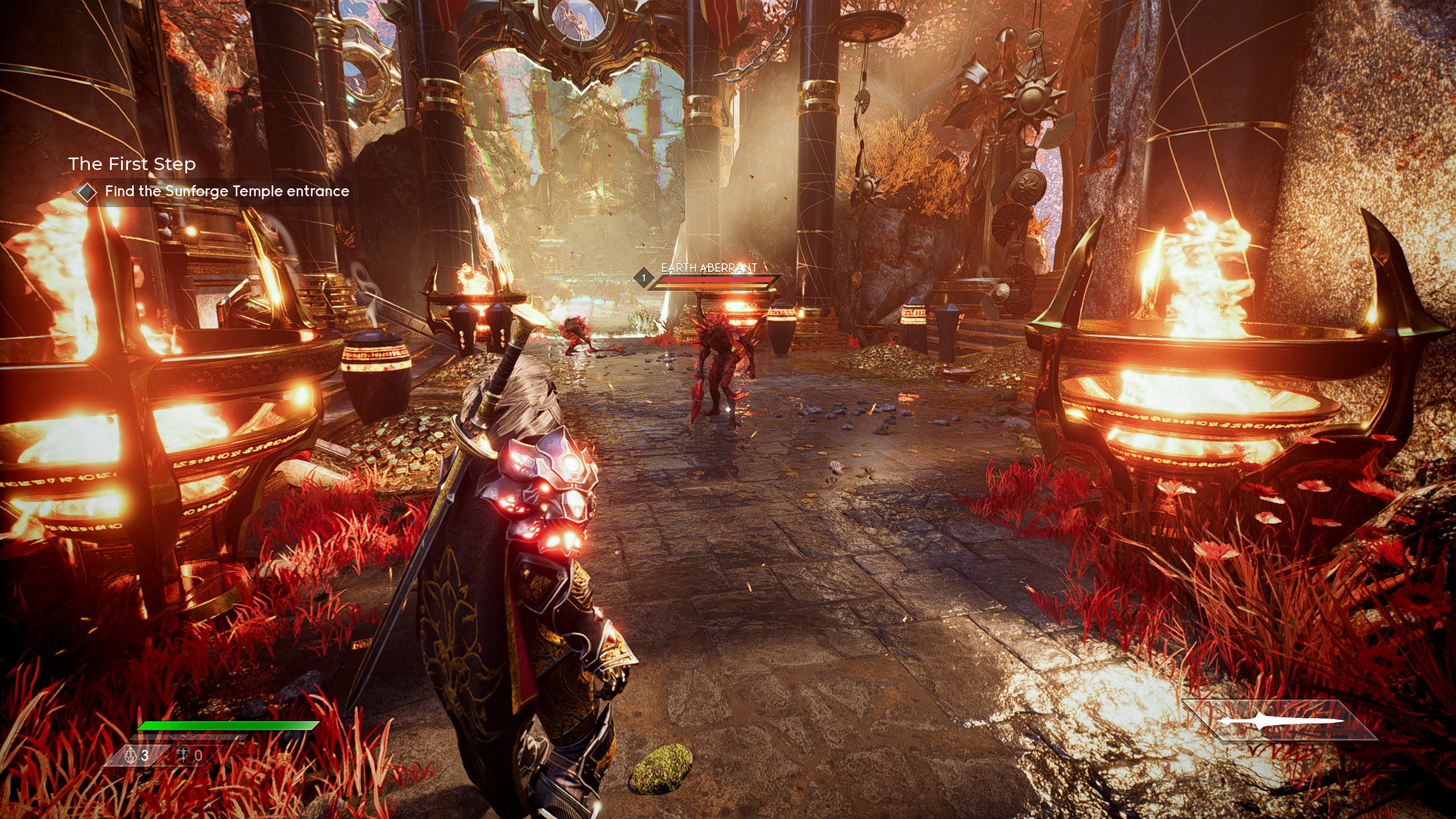Screen dimensions: 1456x819
Task: Use the life stone slot
Action: tap(137, 755)
